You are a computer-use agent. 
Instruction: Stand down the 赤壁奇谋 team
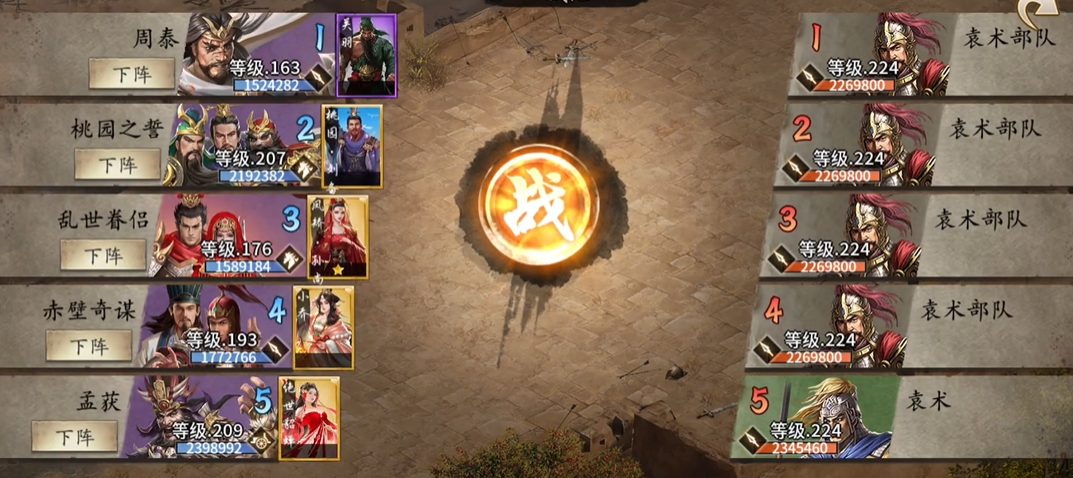click(x=88, y=345)
